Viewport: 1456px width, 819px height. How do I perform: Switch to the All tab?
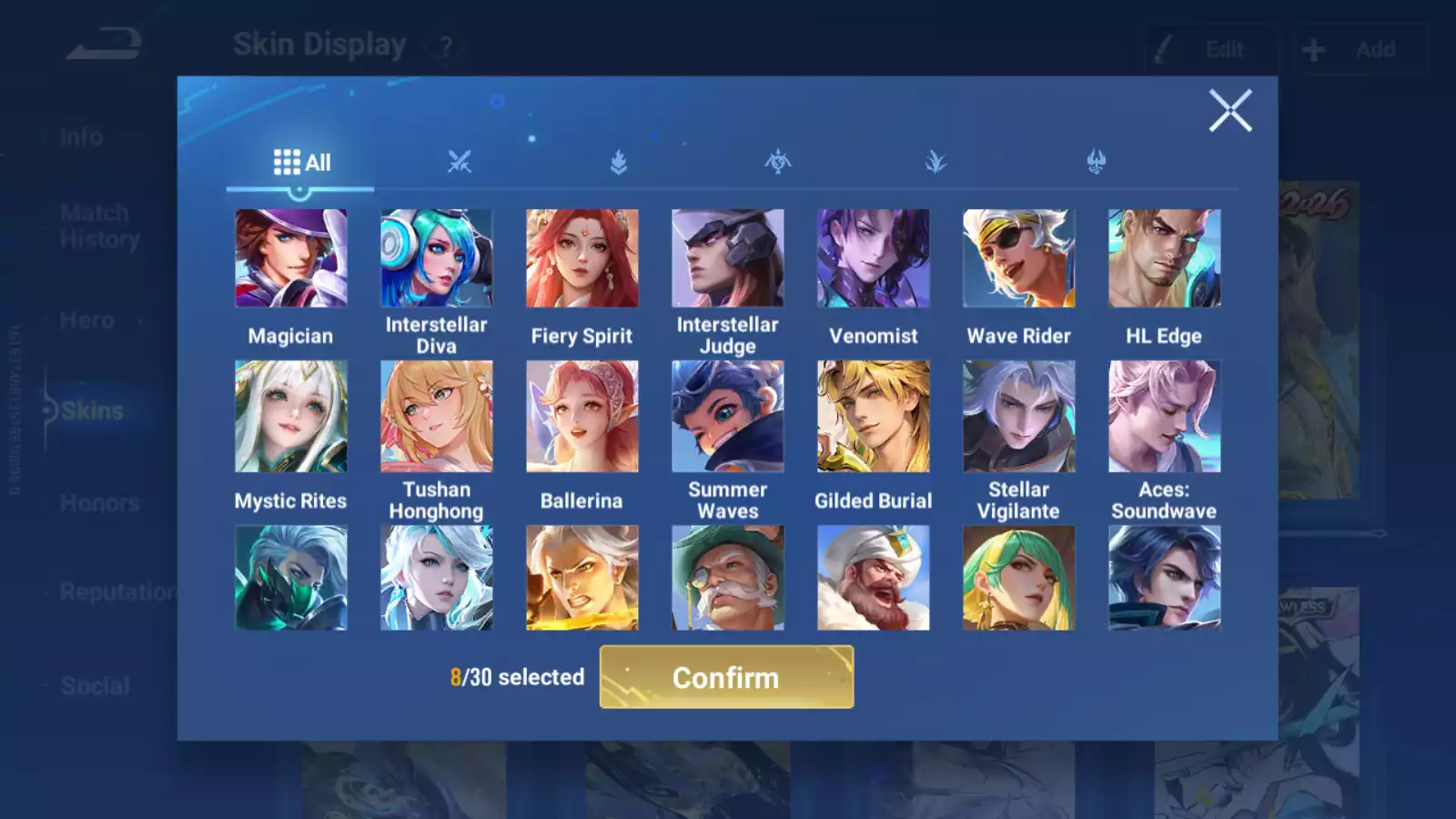point(300,160)
